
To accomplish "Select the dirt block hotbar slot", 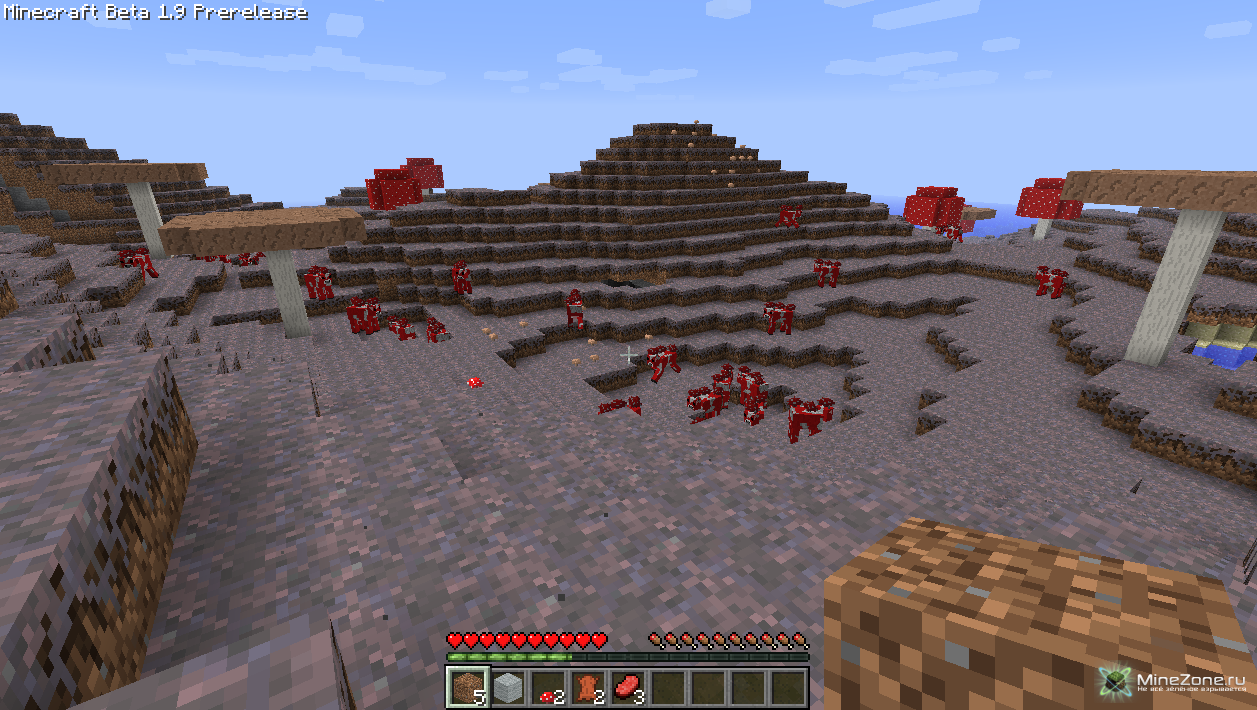I will pos(467,688).
